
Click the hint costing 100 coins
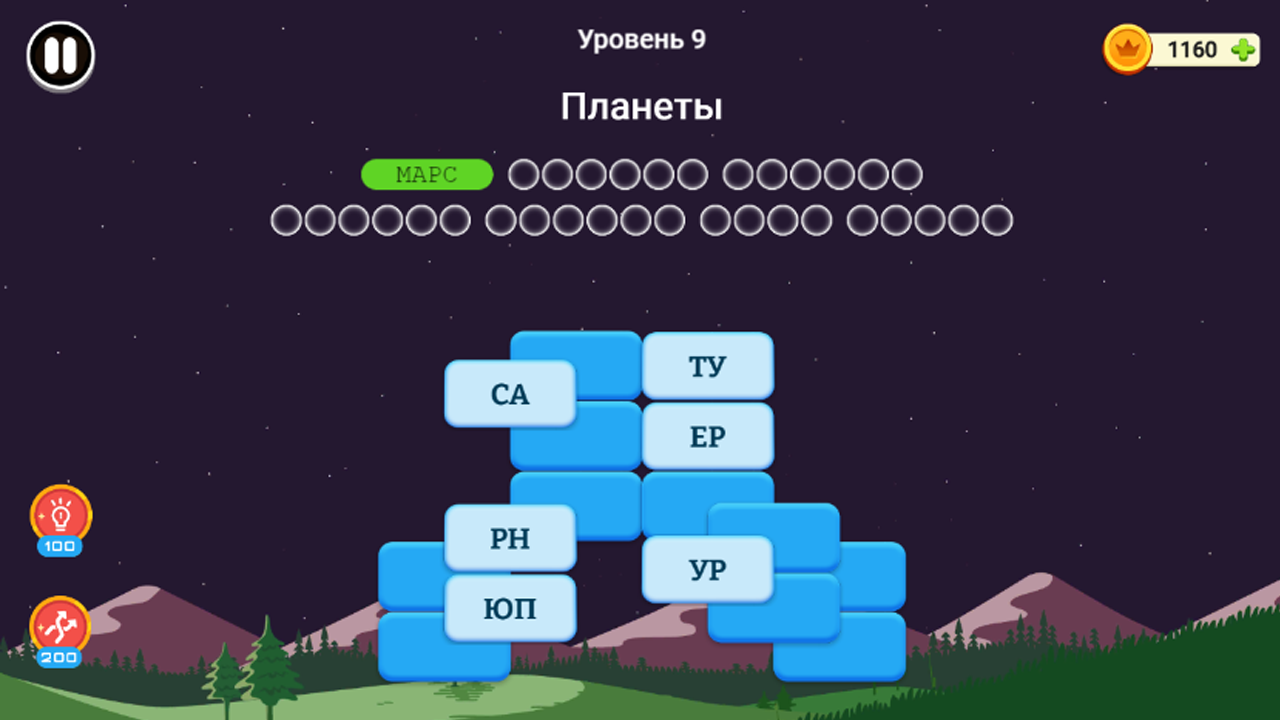pyautogui.click(x=60, y=520)
